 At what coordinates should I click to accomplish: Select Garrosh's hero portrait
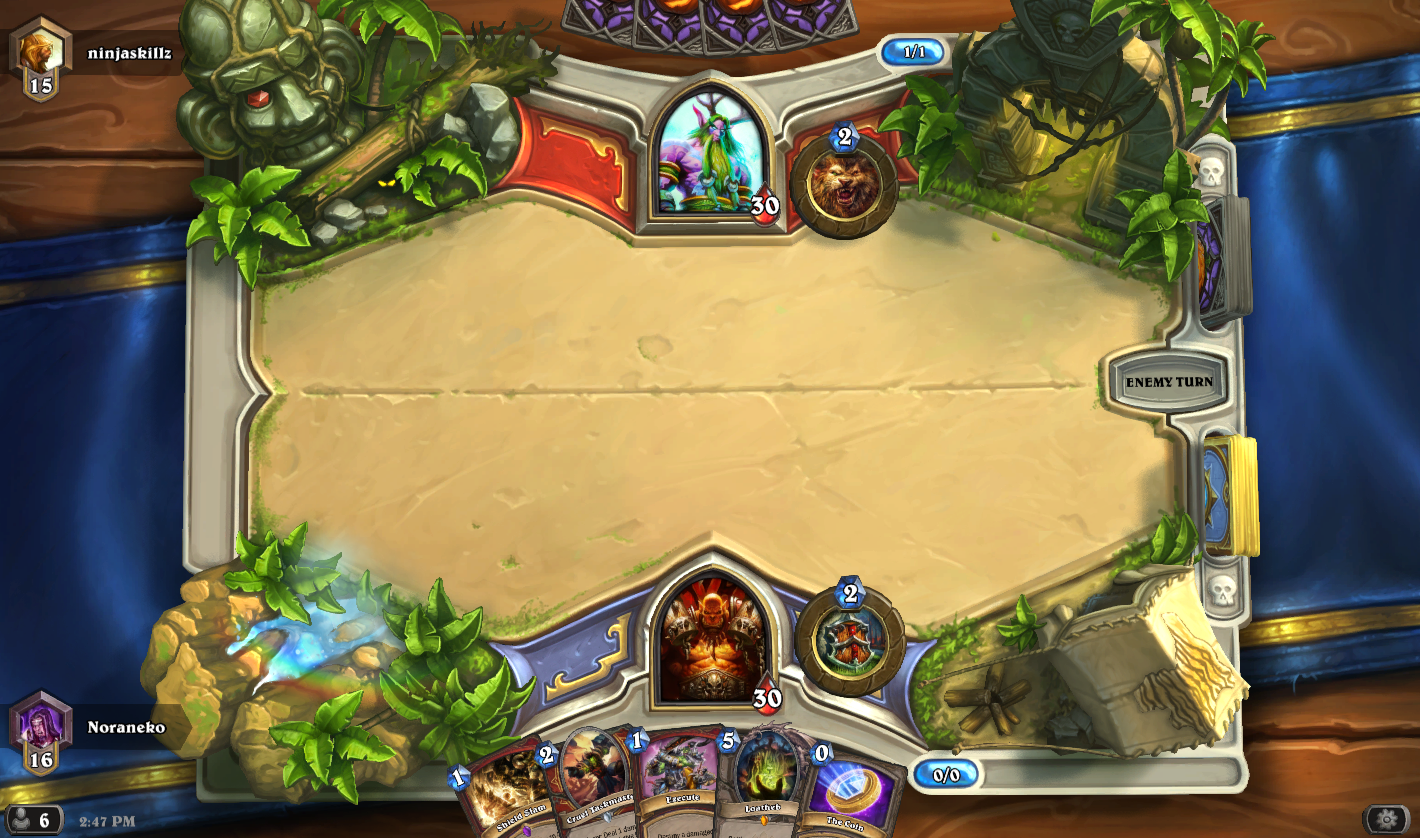(x=715, y=640)
